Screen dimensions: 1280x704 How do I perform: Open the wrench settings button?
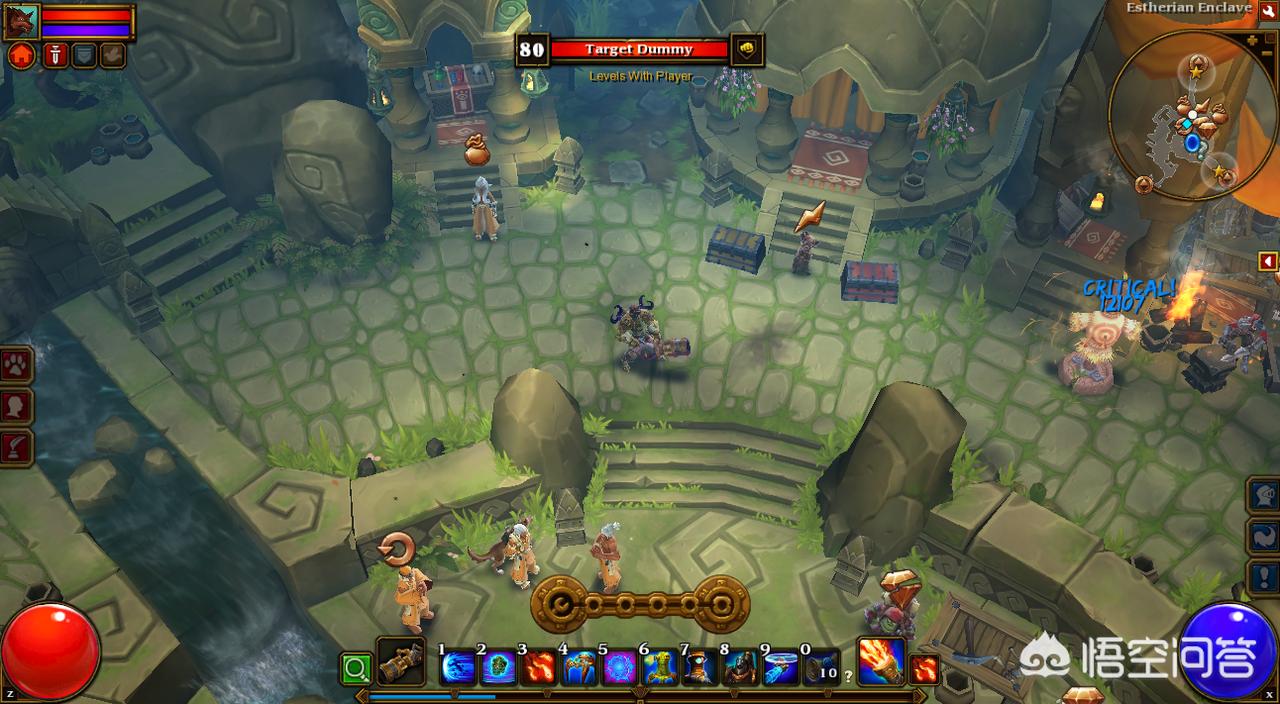pos(1269,11)
